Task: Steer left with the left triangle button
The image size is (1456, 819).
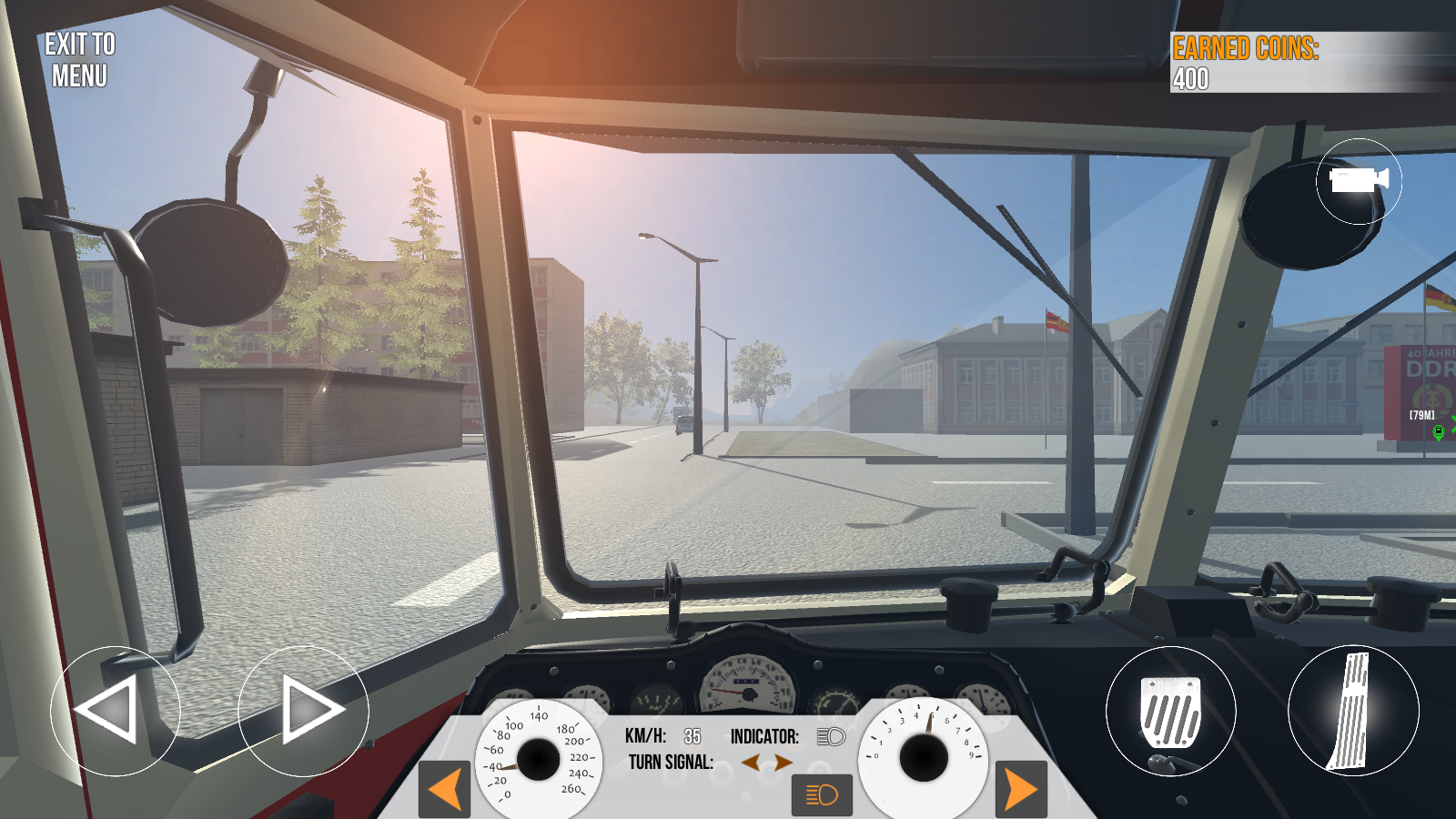Action: (x=113, y=711)
